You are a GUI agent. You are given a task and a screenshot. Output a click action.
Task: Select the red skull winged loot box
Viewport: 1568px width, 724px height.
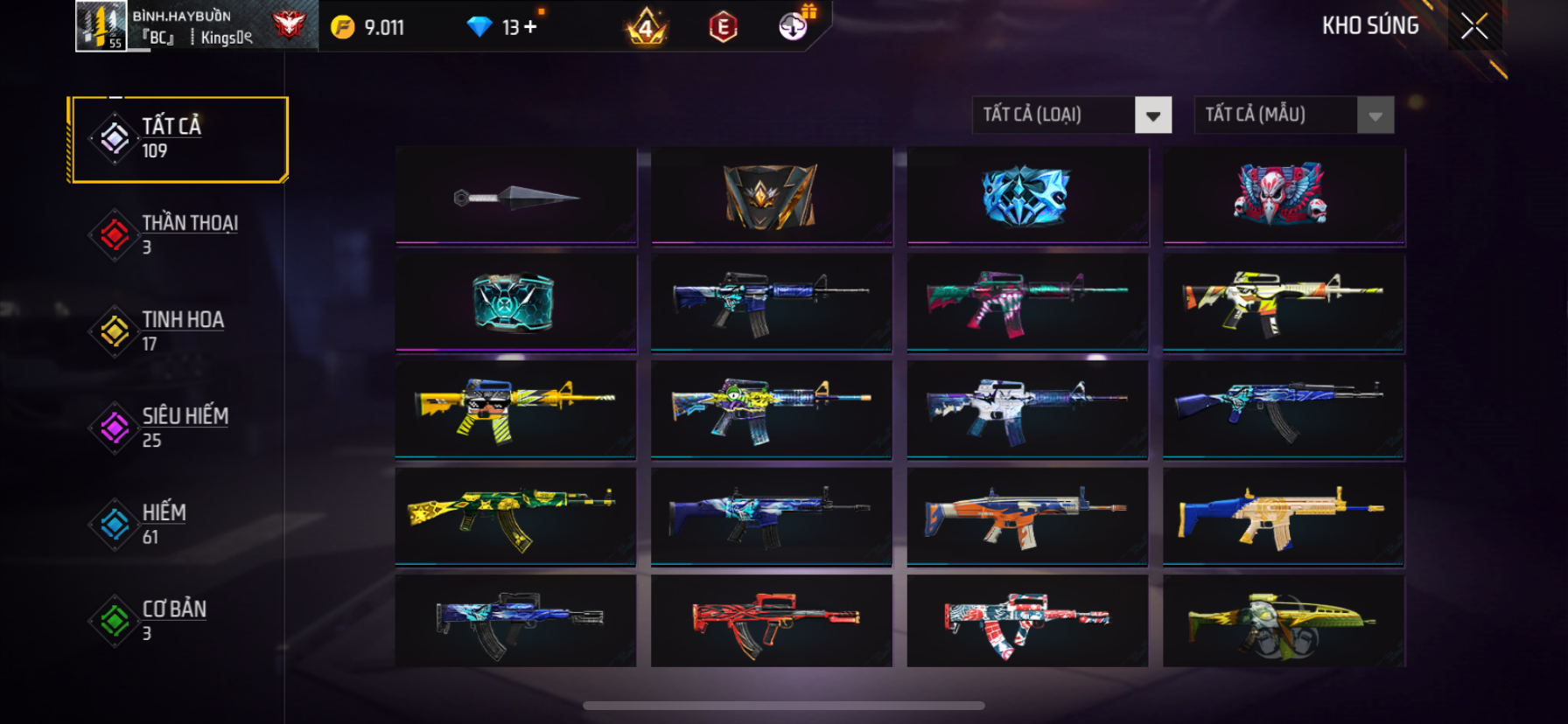(1283, 197)
